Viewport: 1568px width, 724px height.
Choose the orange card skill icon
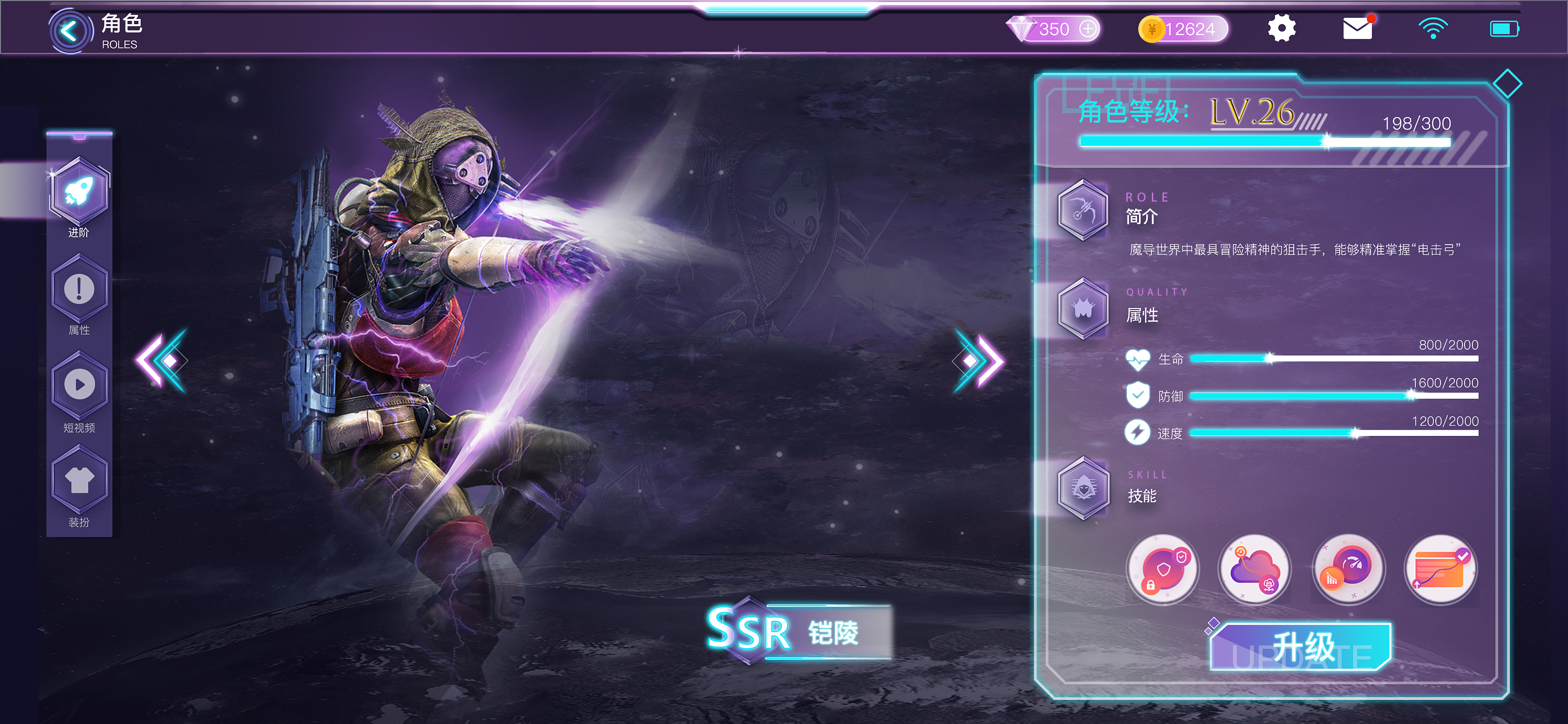1440,570
